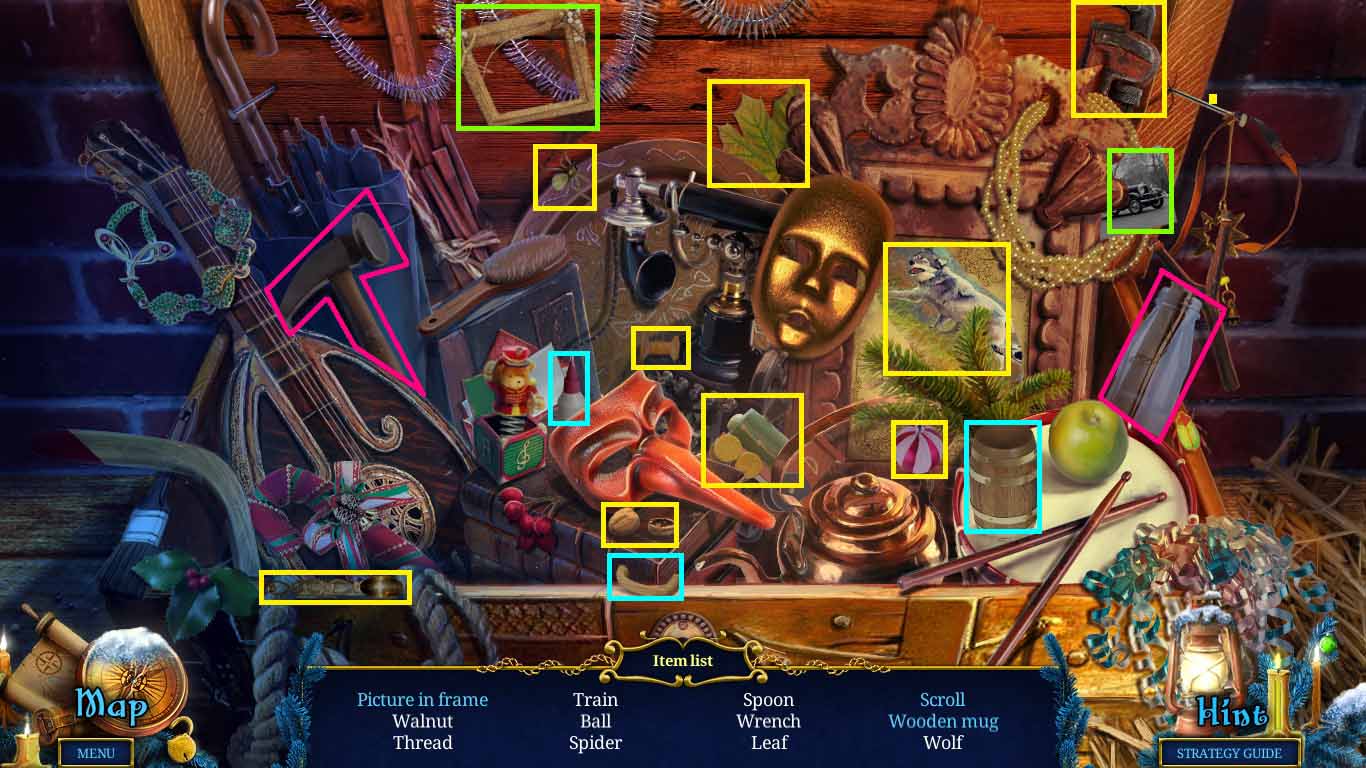Click the spider highlighted near the top
This screenshot has width=1366, height=768.
pyautogui.click(x=565, y=178)
